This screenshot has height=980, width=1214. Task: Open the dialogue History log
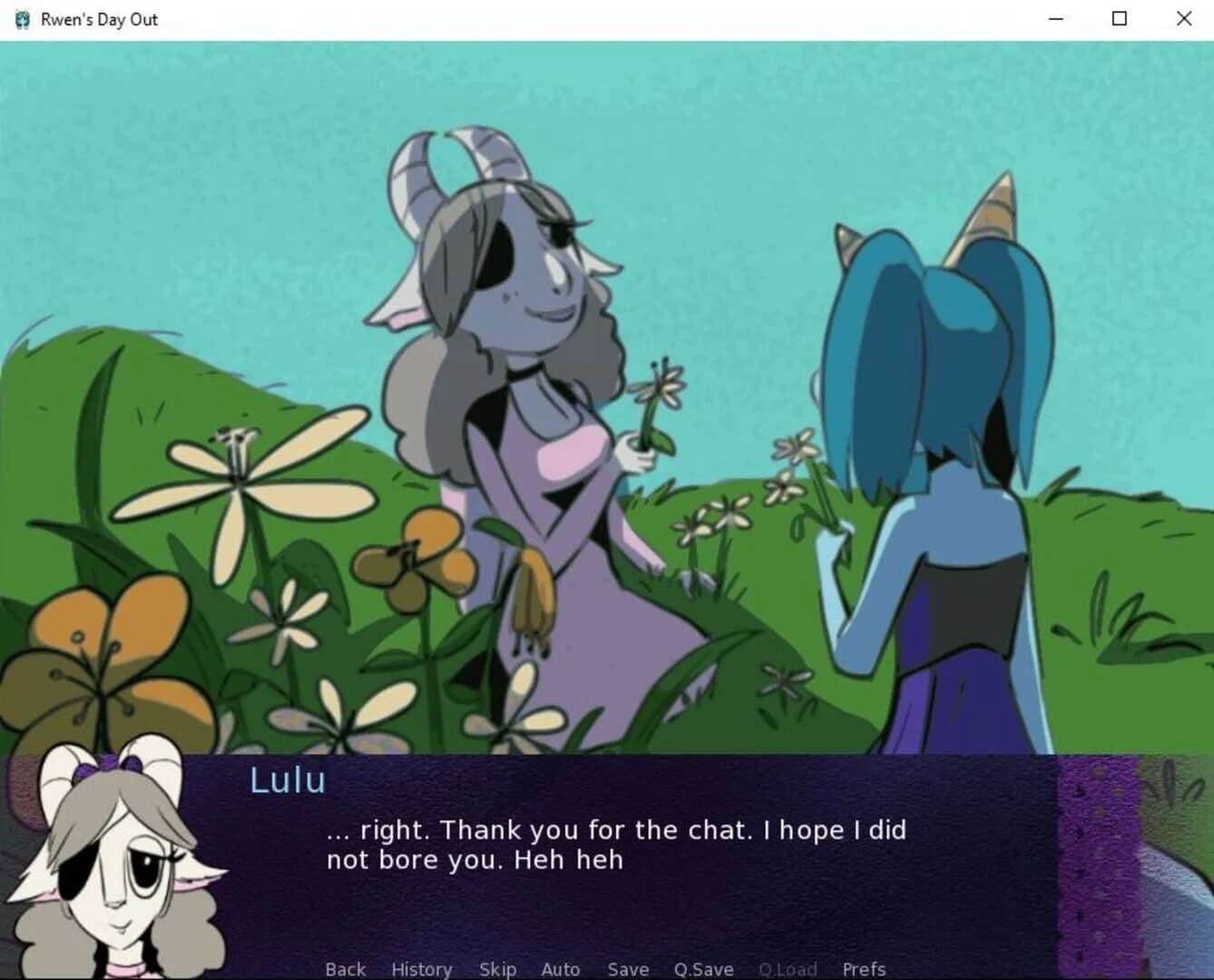(x=421, y=969)
